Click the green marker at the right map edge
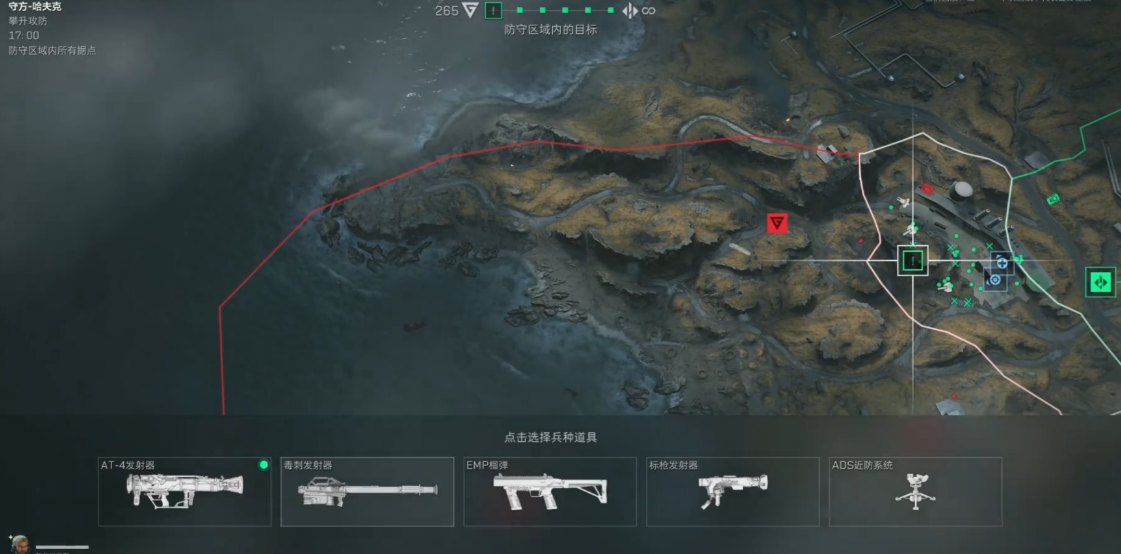 pyautogui.click(x=1101, y=281)
